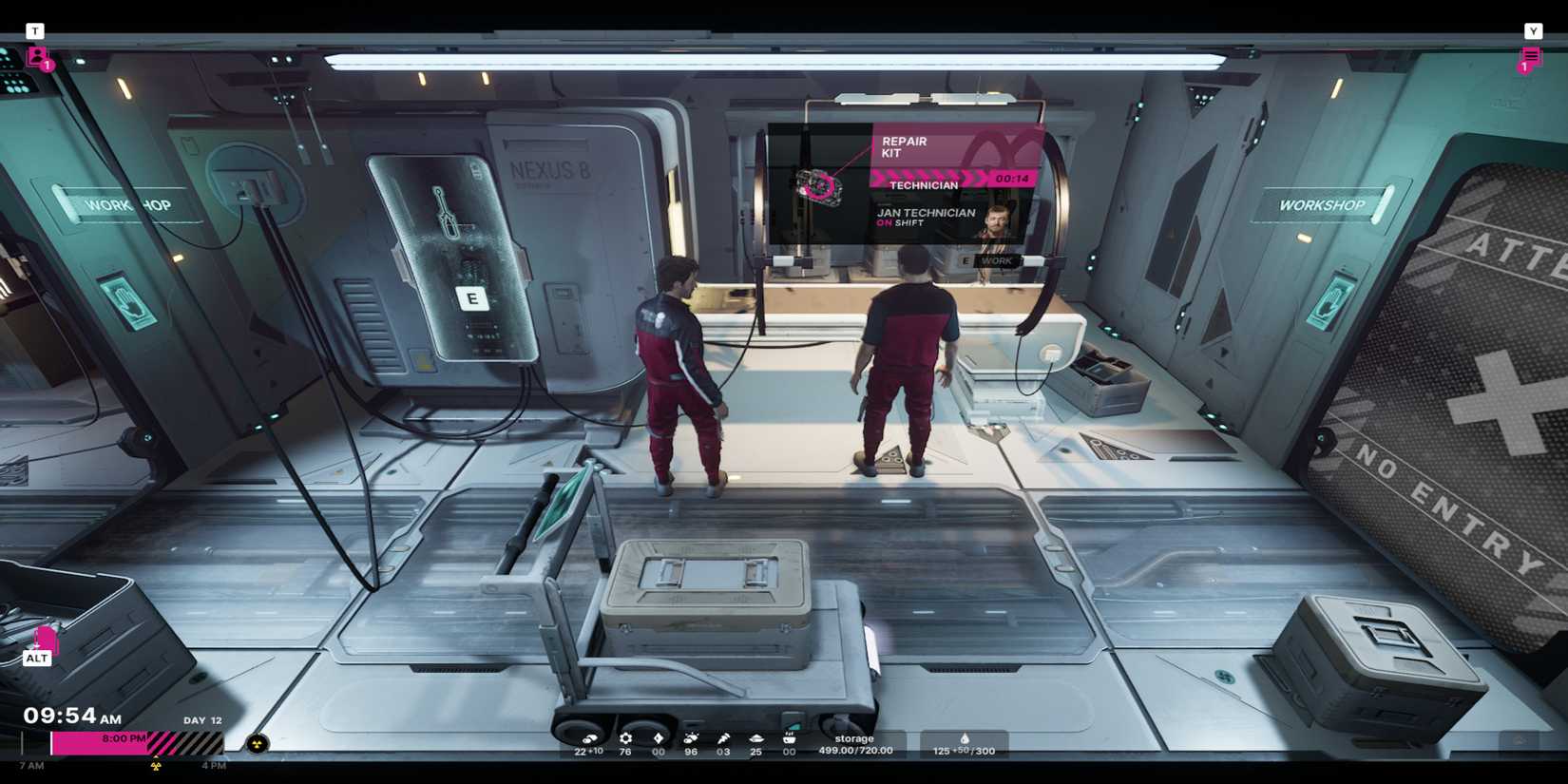Click the 8:00 PM shift end marker
Screen dimensions: 1568x784
124,736
